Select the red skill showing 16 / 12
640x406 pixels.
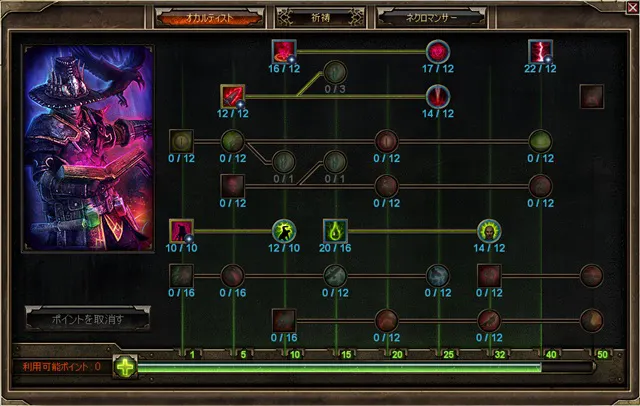click(x=285, y=52)
